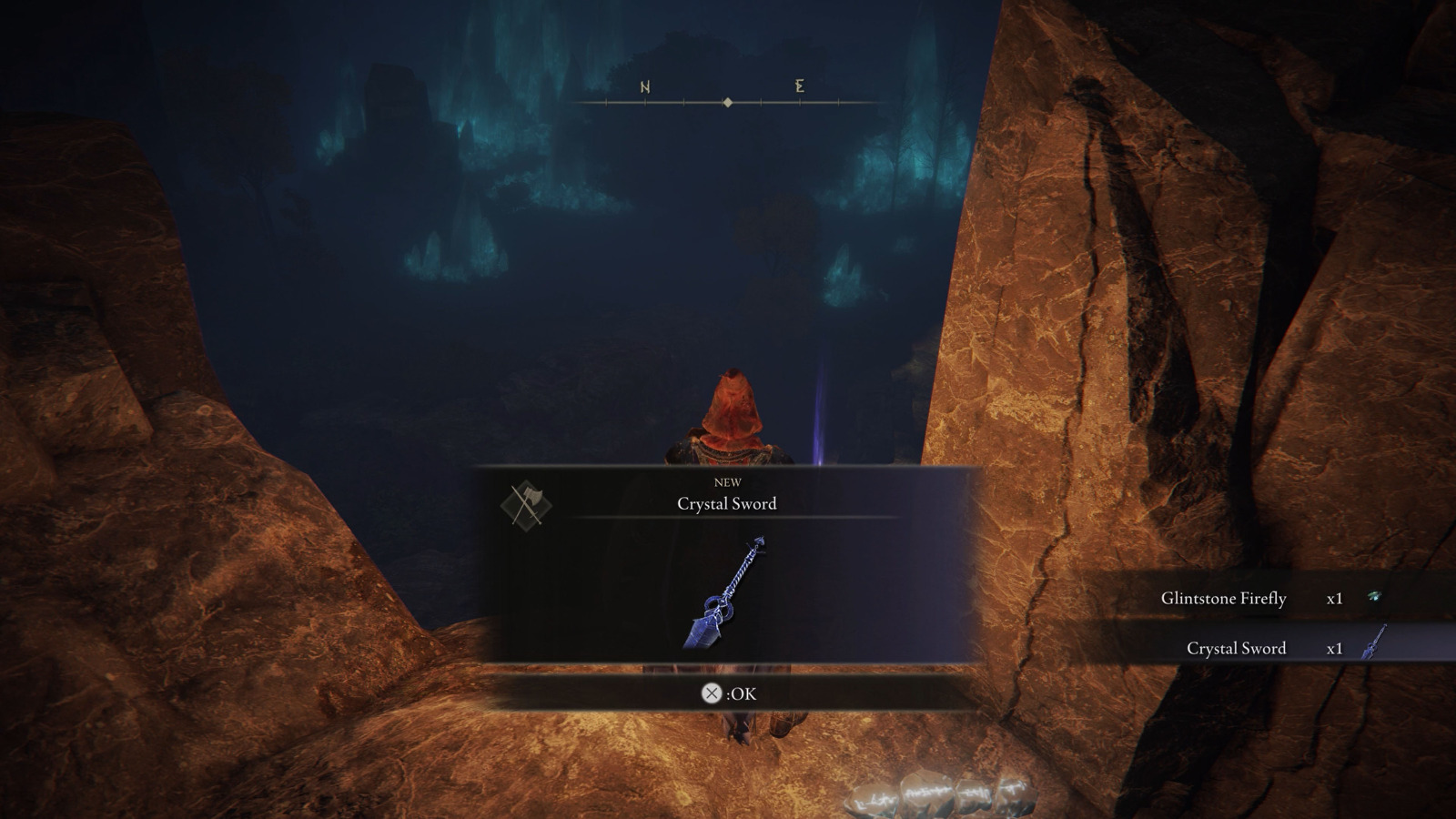Click the N marker on the compass
The width and height of the screenshot is (1456, 819).
coord(644,88)
